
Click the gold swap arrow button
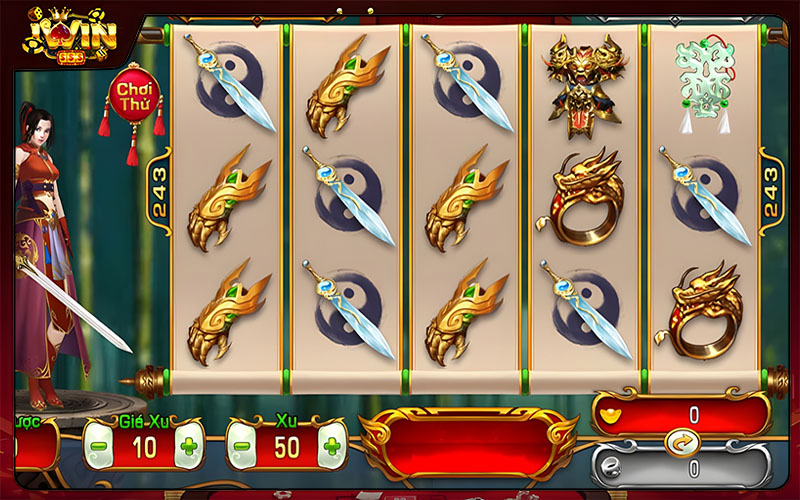coord(680,438)
